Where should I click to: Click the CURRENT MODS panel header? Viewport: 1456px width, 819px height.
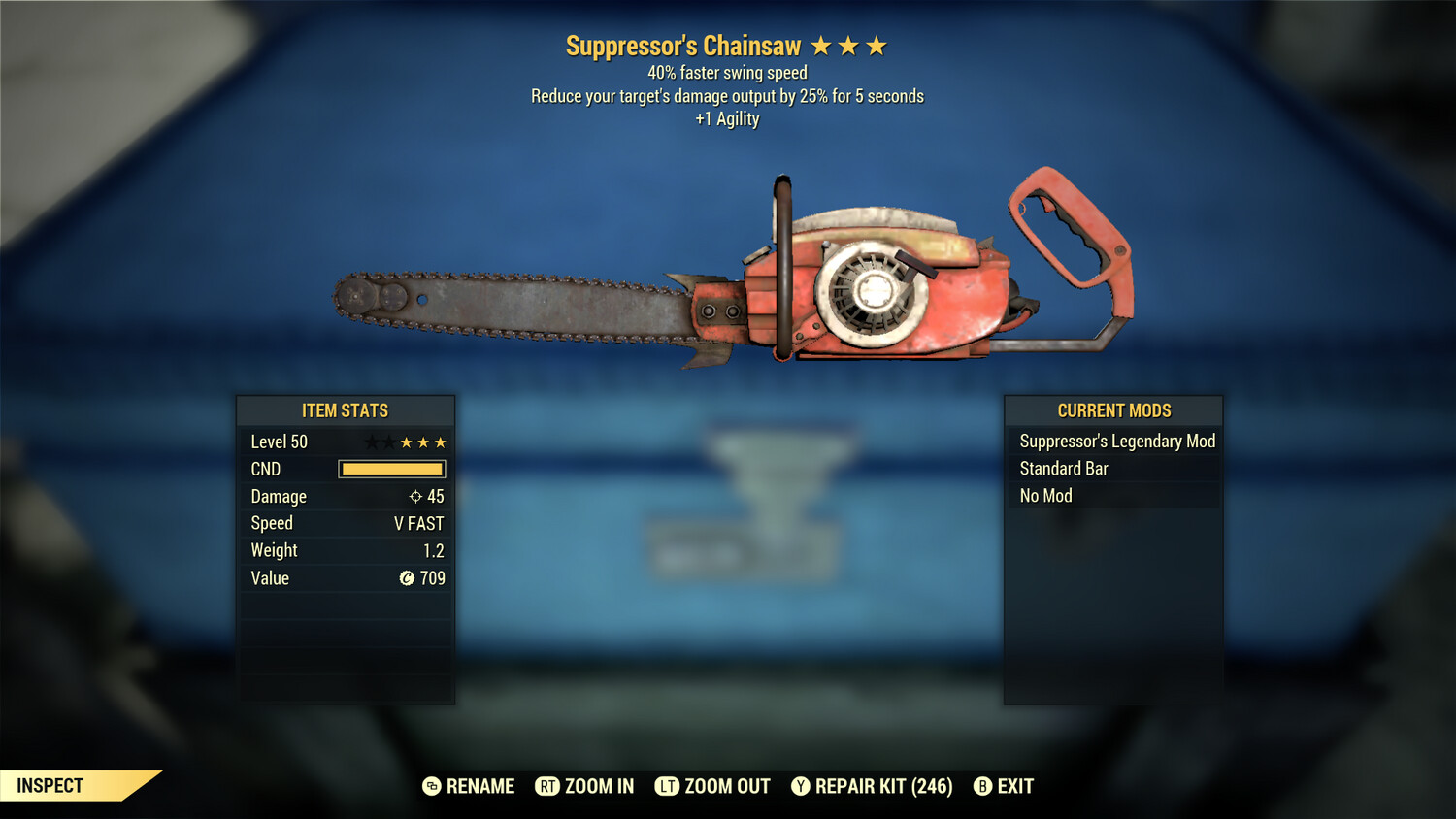(x=1113, y=410)
